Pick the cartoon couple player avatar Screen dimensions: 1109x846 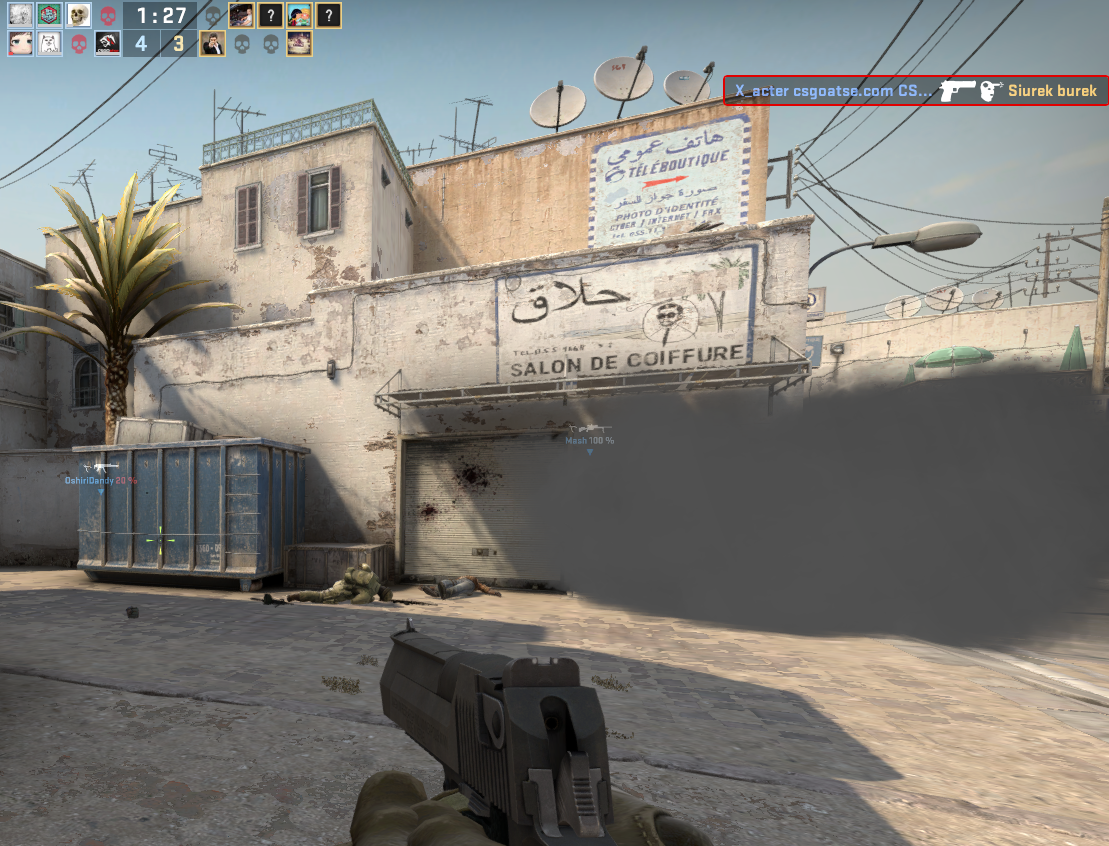coord(299,15)
